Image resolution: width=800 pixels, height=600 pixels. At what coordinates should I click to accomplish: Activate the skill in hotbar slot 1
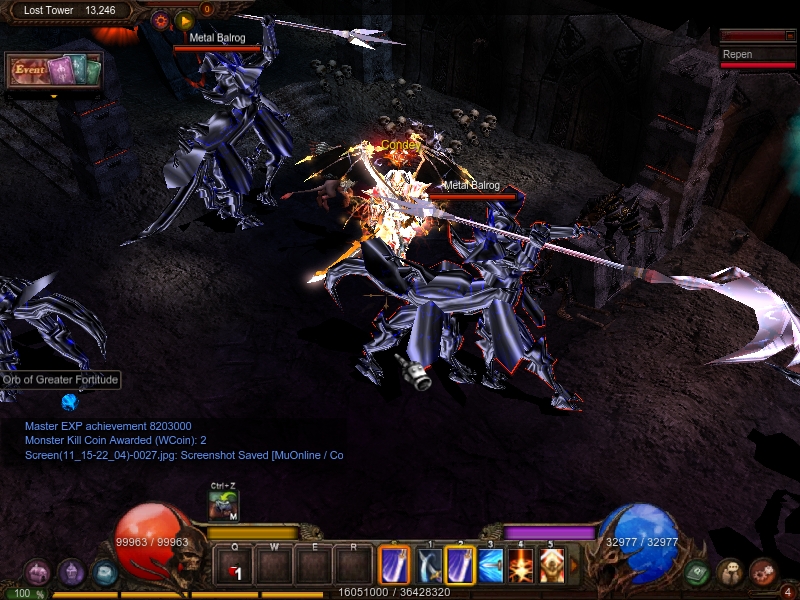429,566
